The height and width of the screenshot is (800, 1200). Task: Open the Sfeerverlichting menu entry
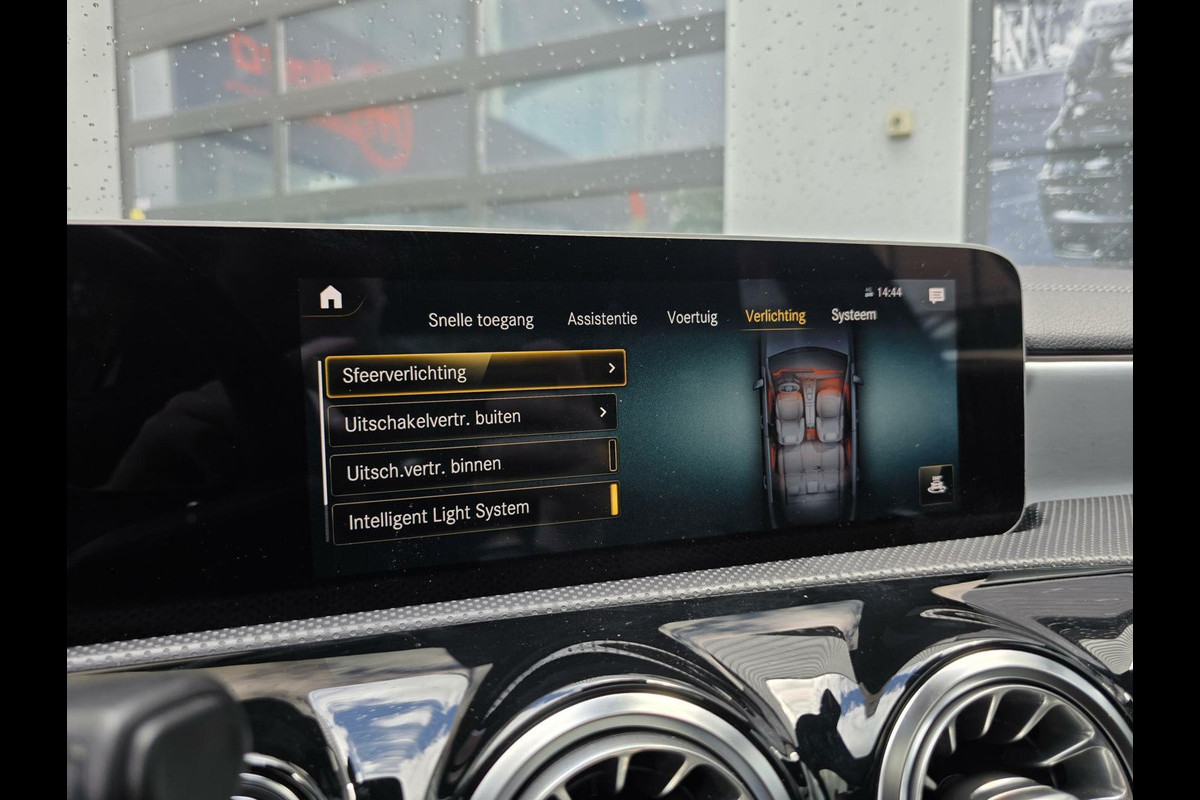click(476, 372)
